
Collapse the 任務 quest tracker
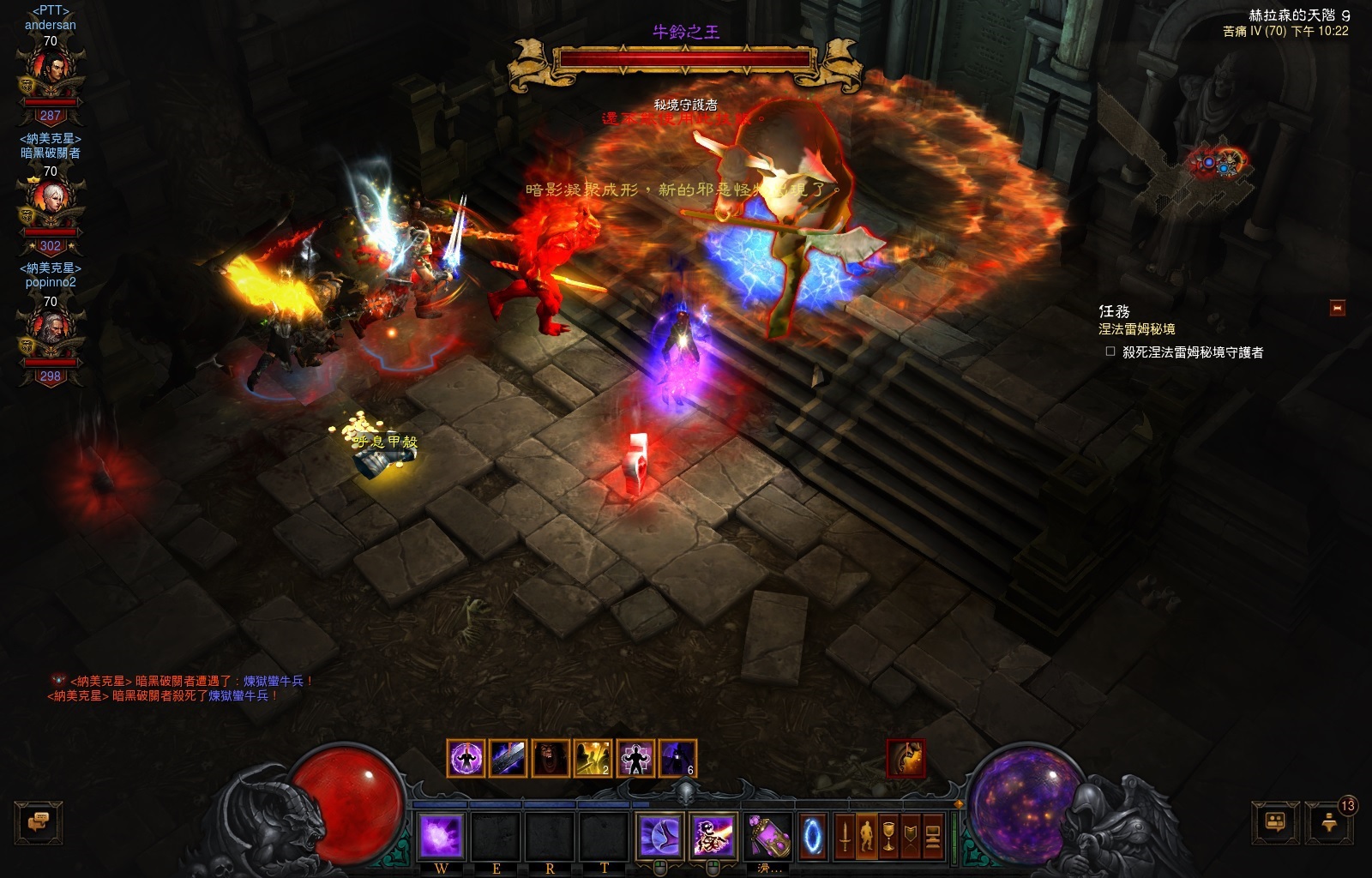coord(1337,308)
